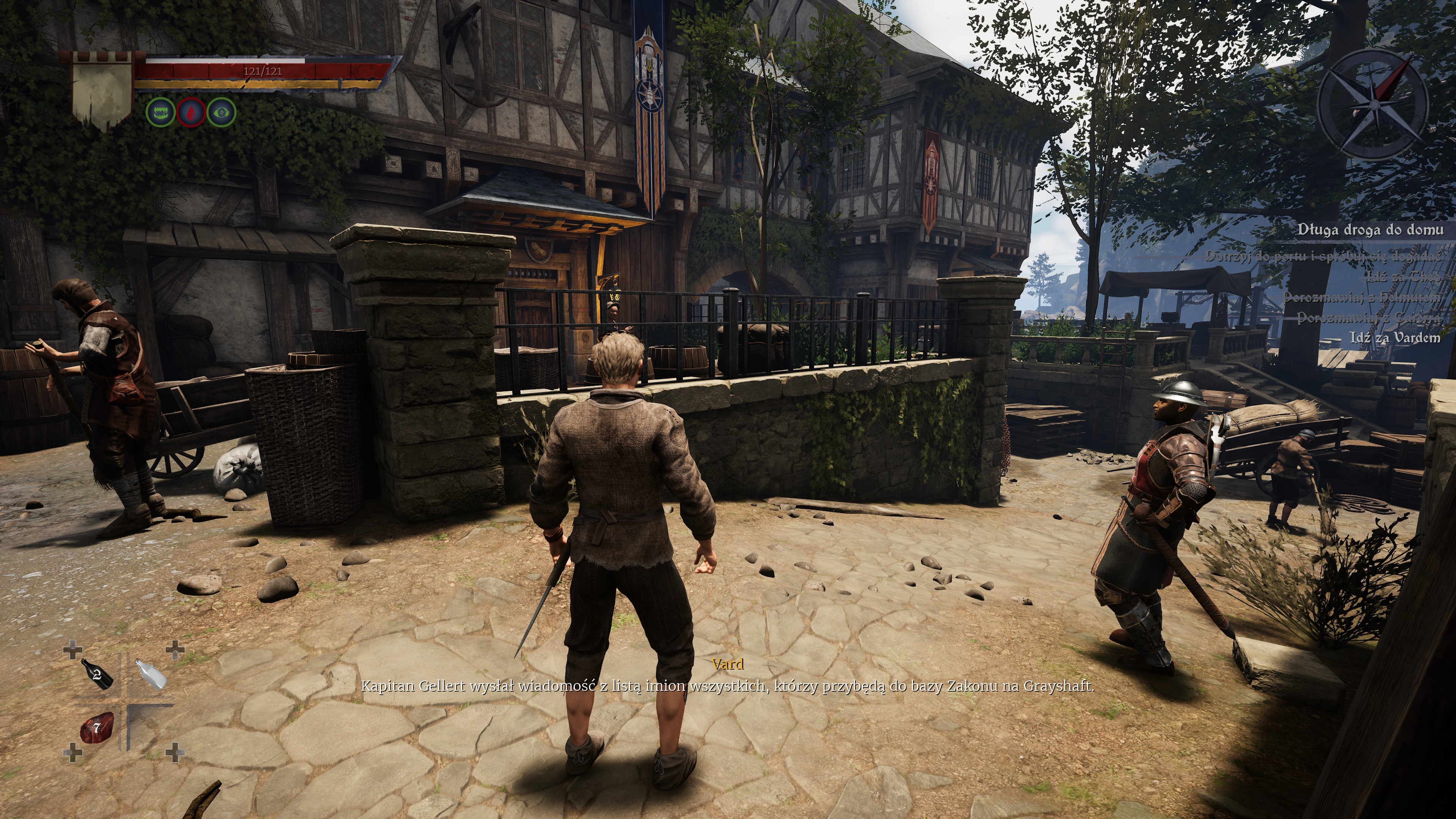
Task: Select the black bottle quick slot
Action: [97, 673]
